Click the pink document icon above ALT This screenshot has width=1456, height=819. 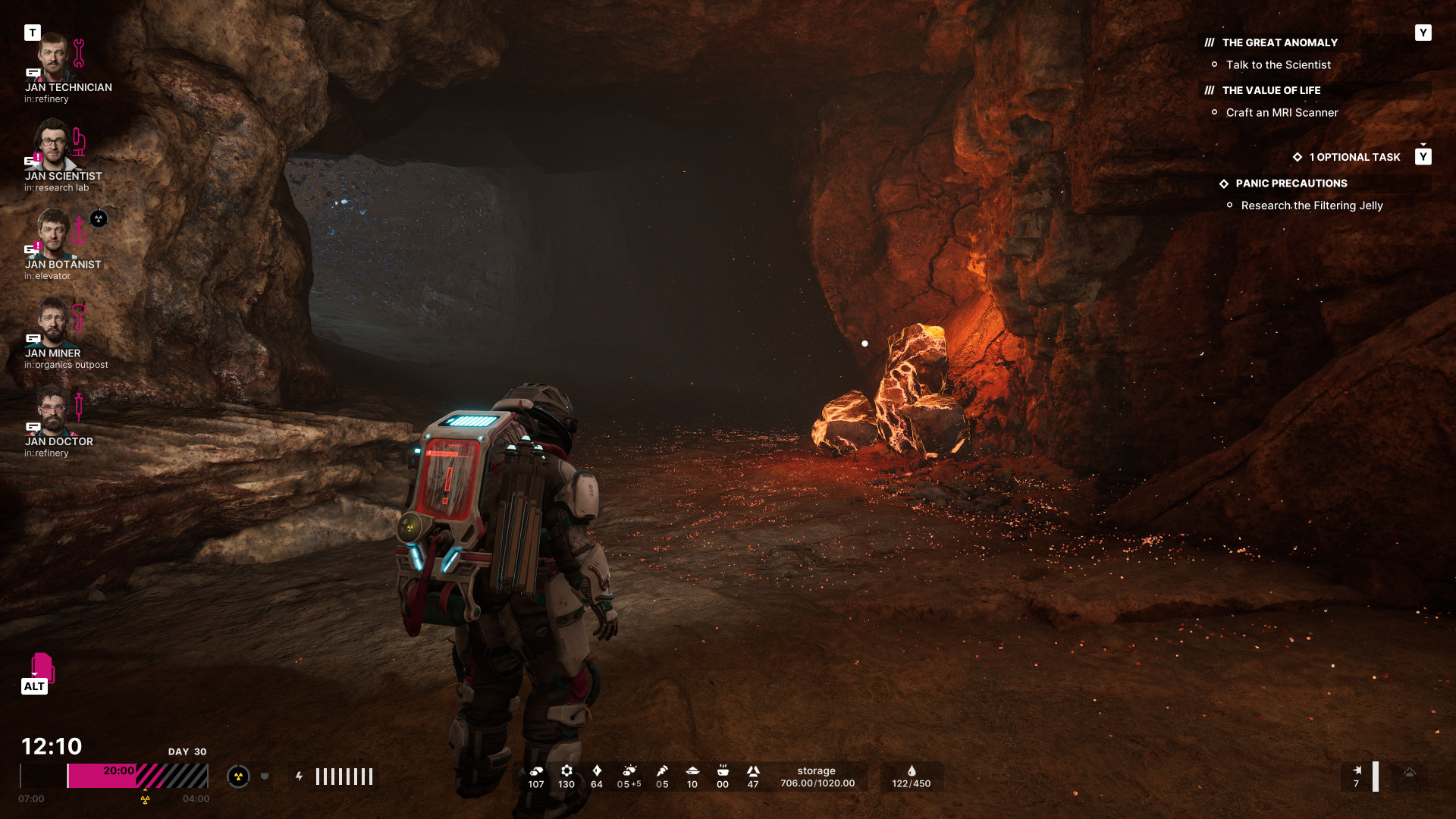[x=42, y=667]
